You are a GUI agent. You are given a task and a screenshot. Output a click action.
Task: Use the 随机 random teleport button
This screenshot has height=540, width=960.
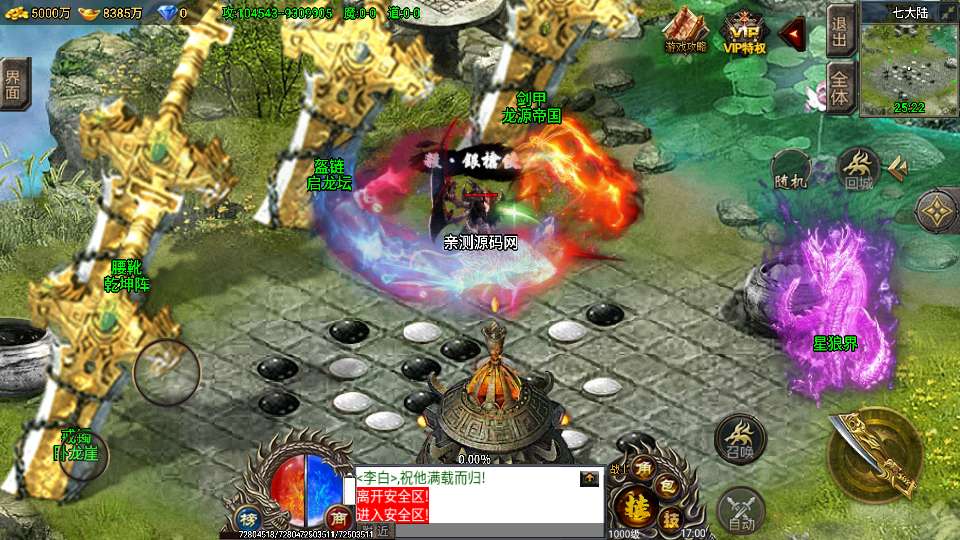tap(790, 169)
